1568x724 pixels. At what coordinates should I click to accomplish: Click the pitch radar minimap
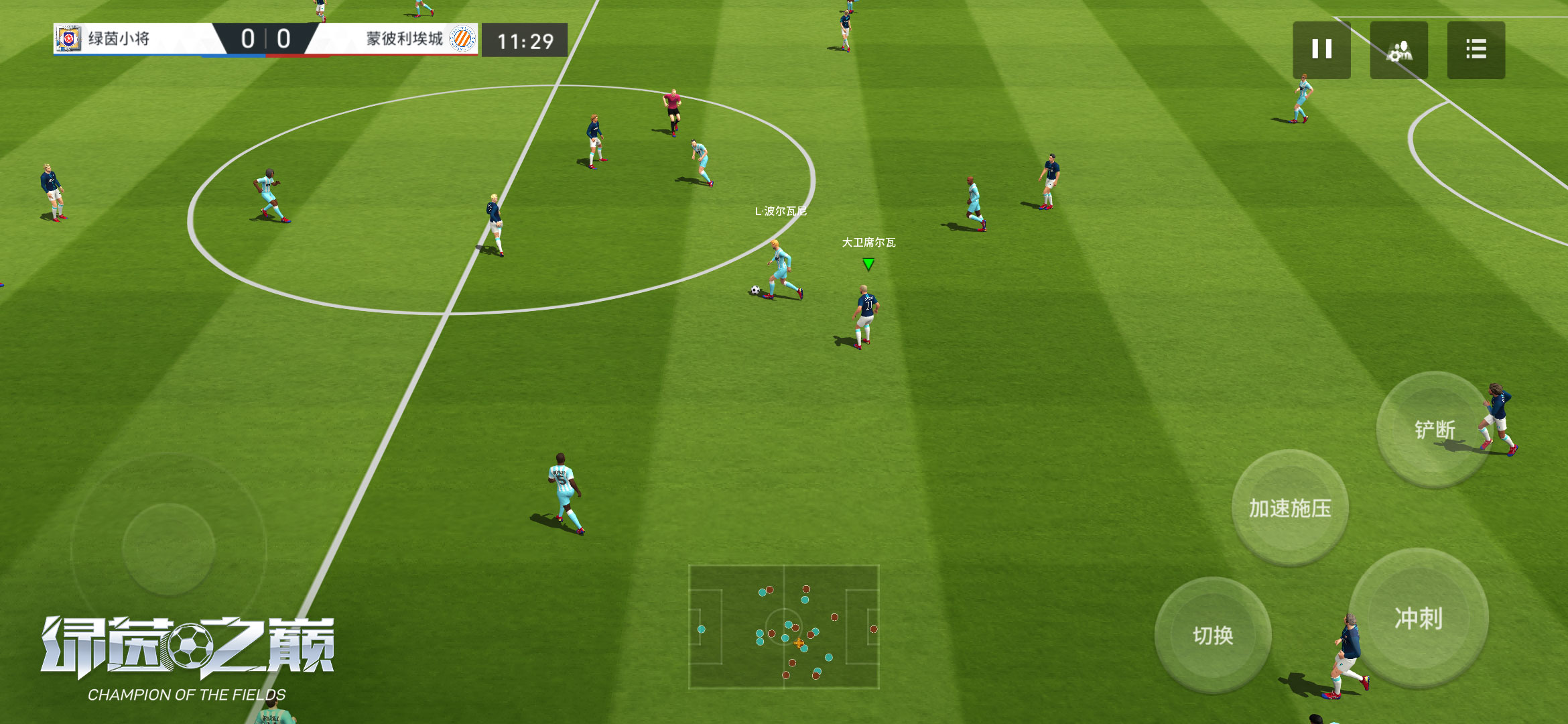(784, 627)
